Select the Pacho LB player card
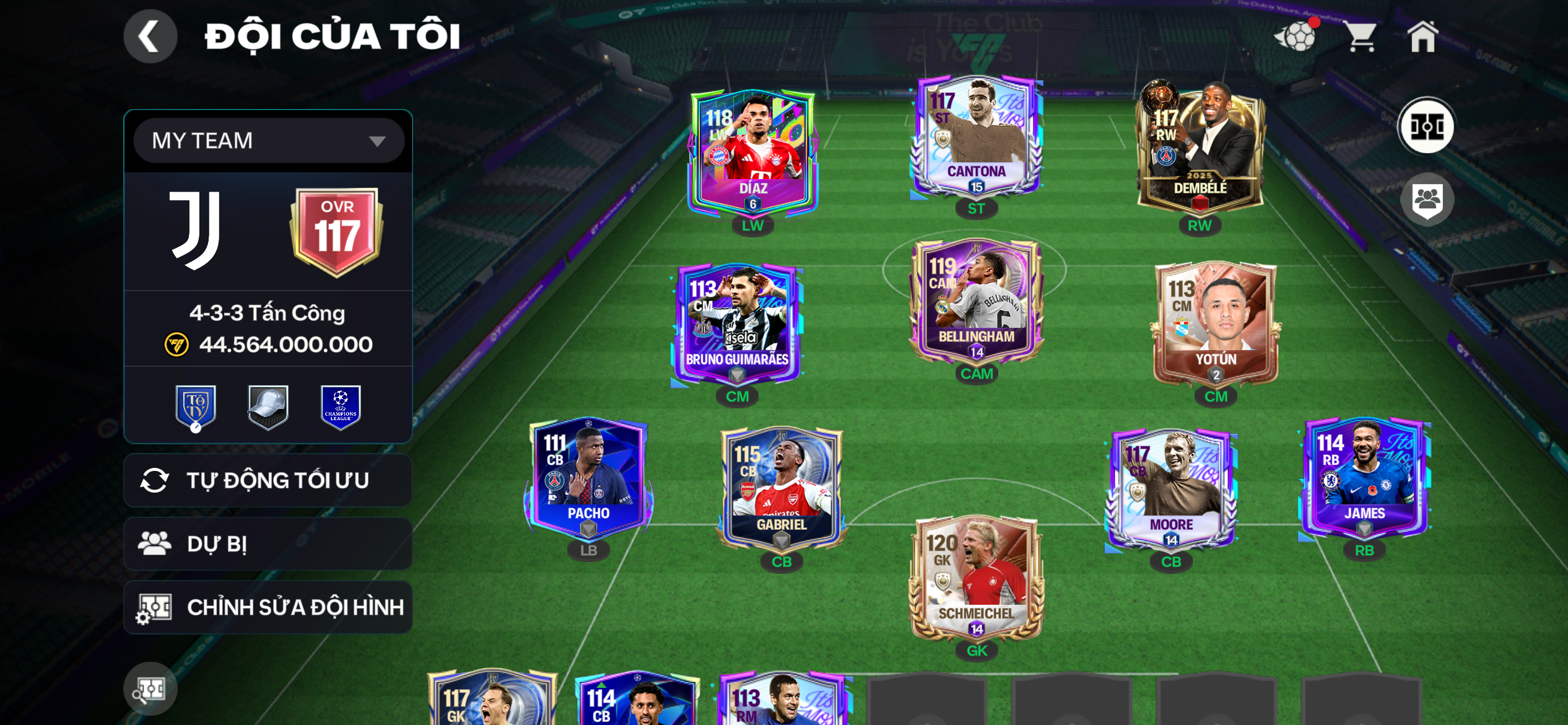This screenshot has width=1568, height=725. [x=588, y=478]
